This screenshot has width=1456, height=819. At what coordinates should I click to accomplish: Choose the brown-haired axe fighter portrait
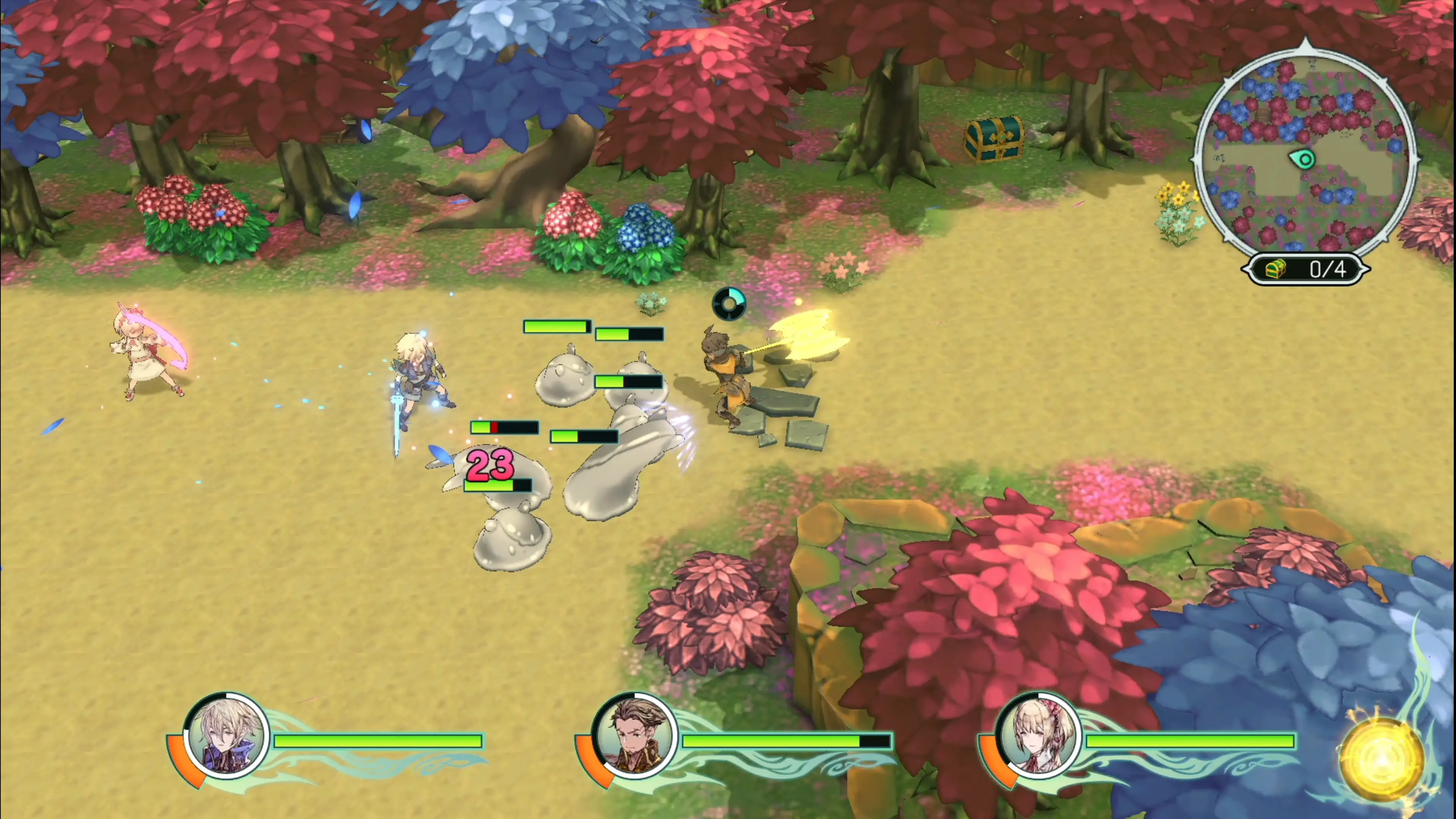[635, 736]
